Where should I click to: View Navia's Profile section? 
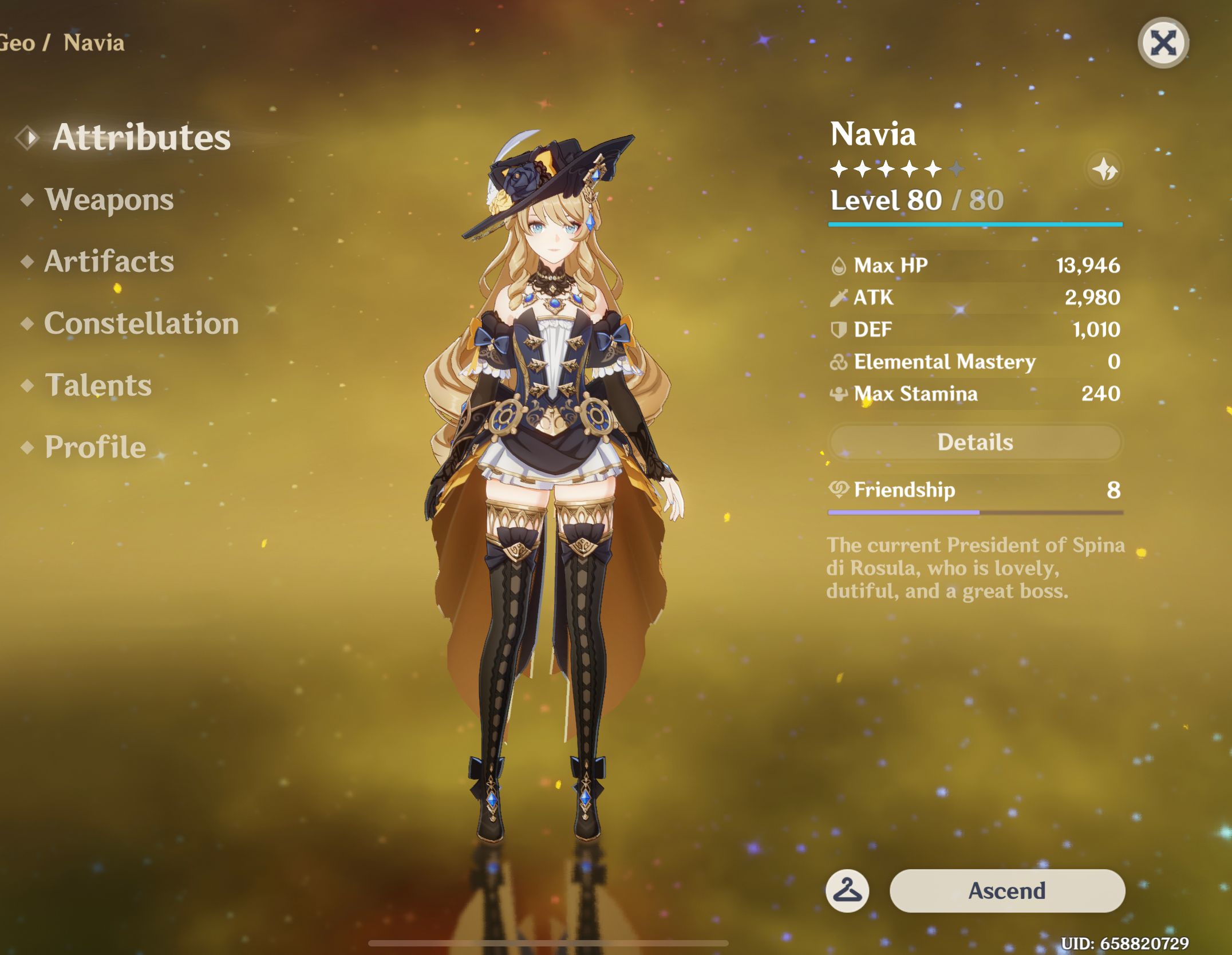click(93, 447)
